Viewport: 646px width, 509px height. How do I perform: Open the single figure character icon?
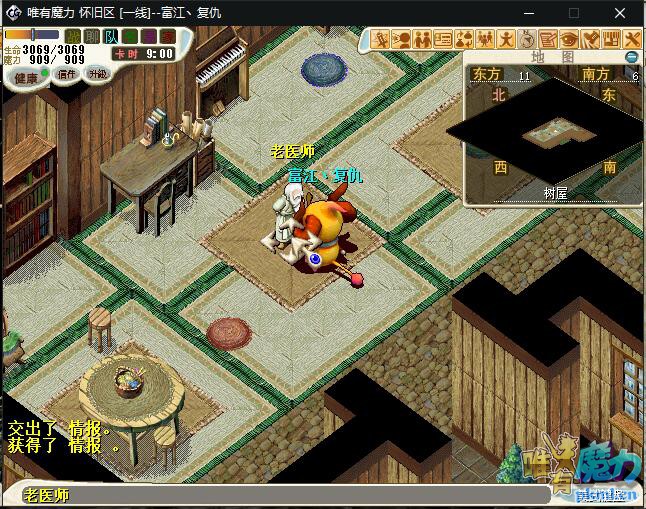pyautogui.click(x=506, y=39)
